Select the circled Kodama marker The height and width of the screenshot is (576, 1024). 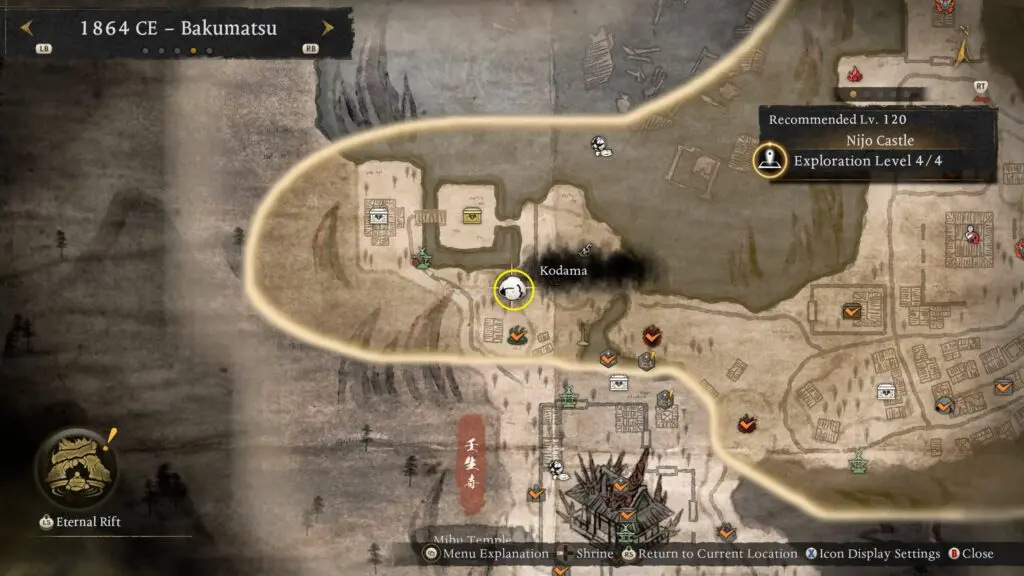[514, 290]
